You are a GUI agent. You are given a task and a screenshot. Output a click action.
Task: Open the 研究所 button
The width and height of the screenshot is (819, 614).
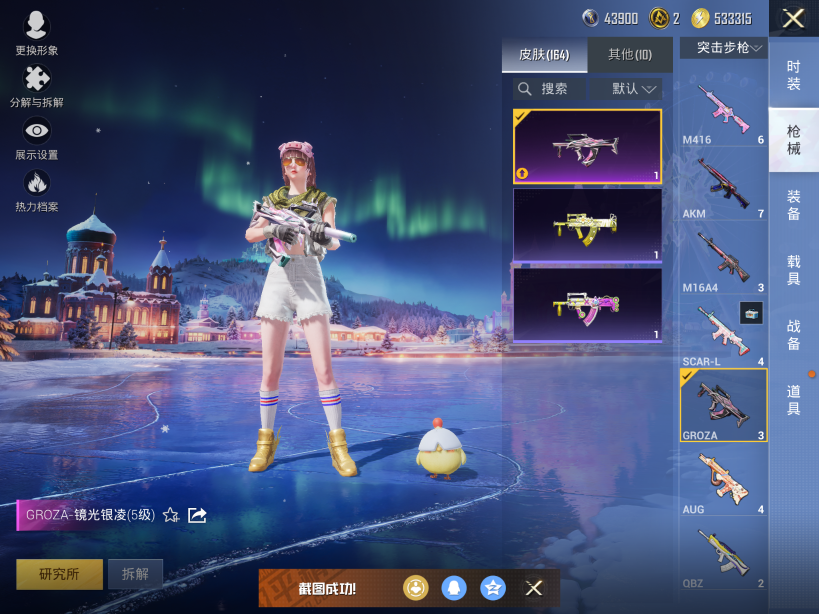58,574
